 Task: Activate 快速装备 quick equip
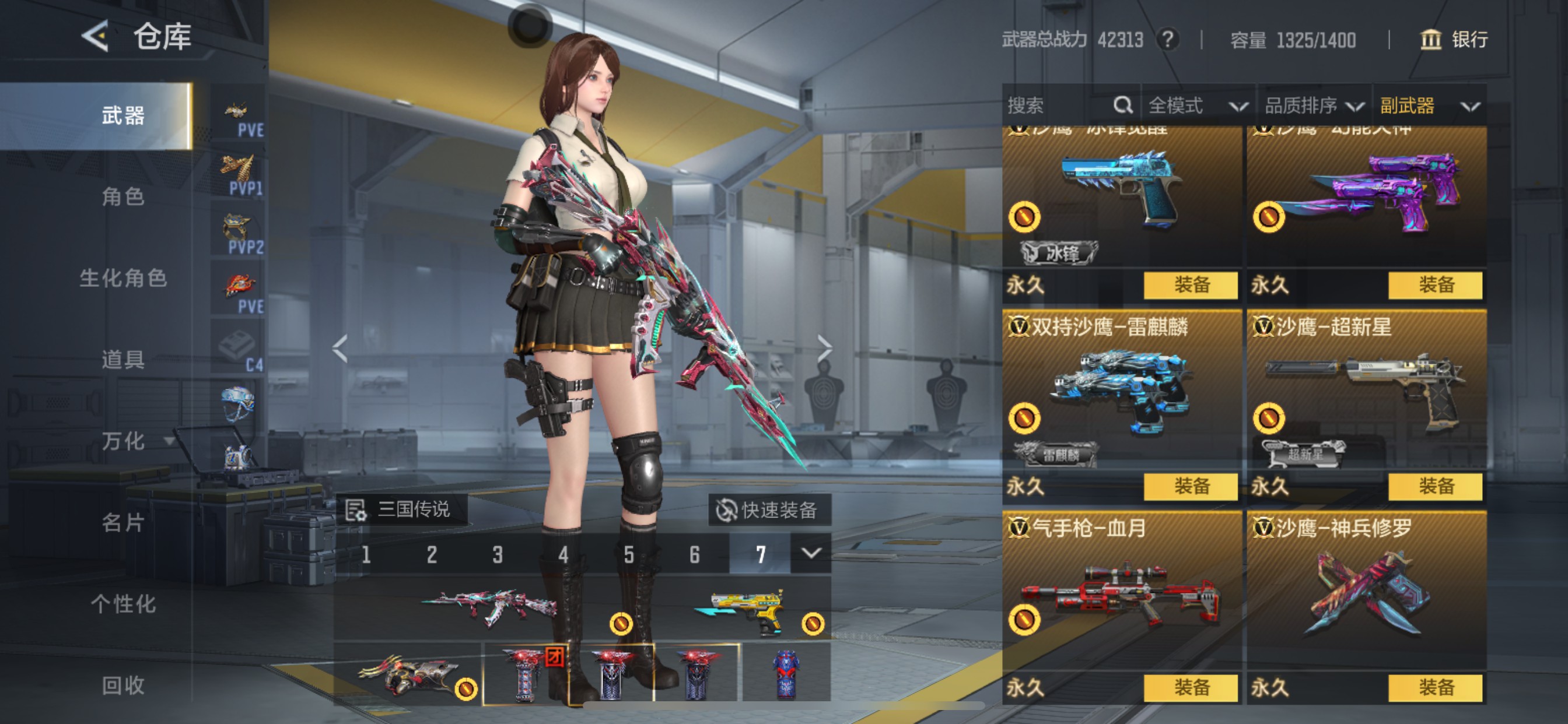[769, 510]
